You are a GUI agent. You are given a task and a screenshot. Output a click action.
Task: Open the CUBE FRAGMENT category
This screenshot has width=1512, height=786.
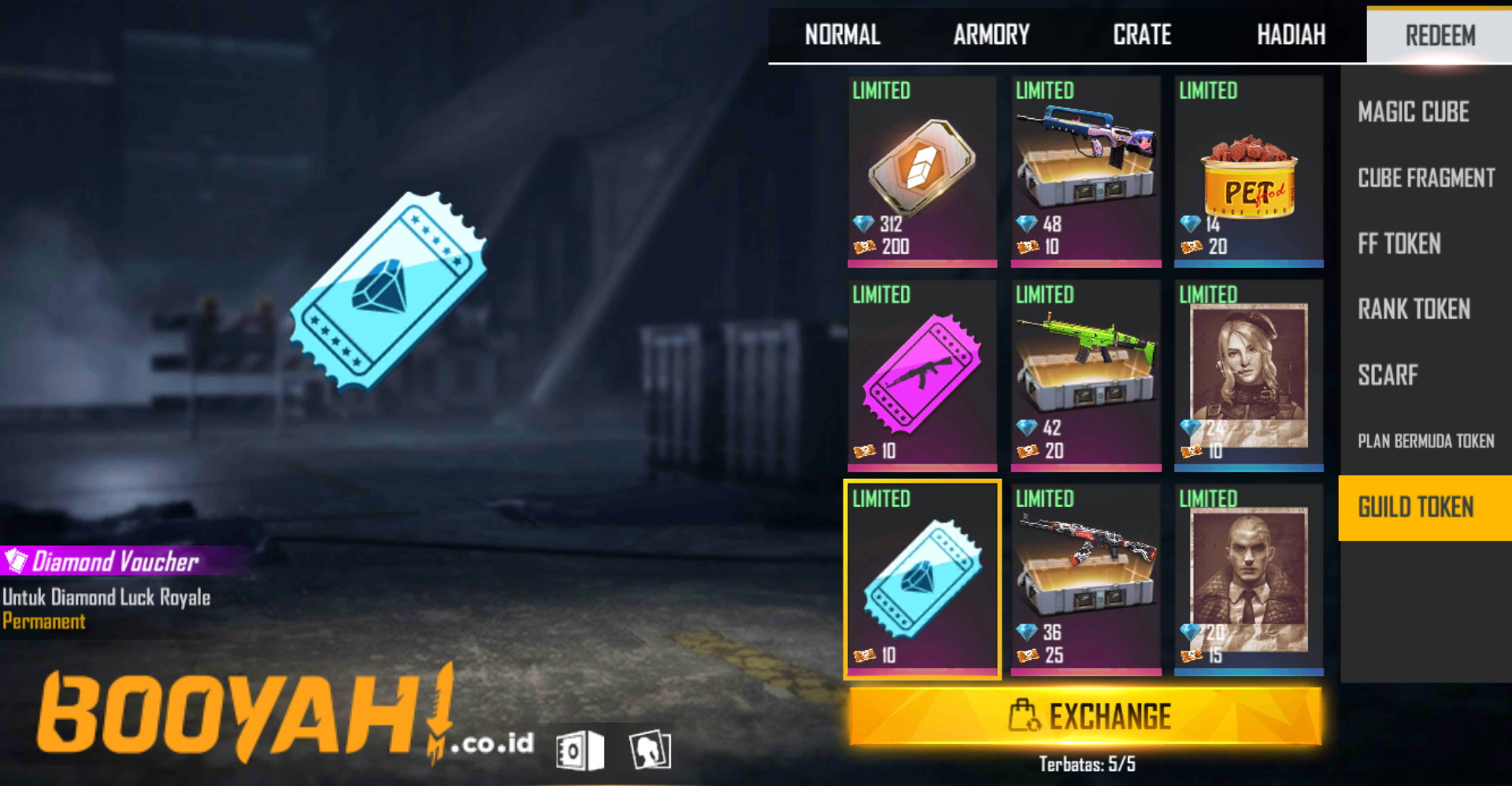click(x=1425, y=178)
